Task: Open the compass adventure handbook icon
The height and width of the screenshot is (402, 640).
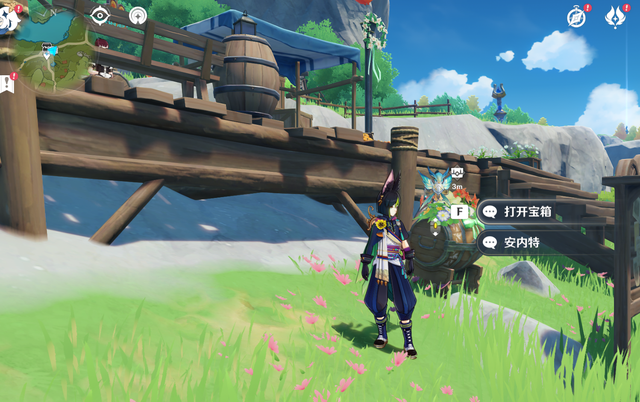Action: (577, 16)
